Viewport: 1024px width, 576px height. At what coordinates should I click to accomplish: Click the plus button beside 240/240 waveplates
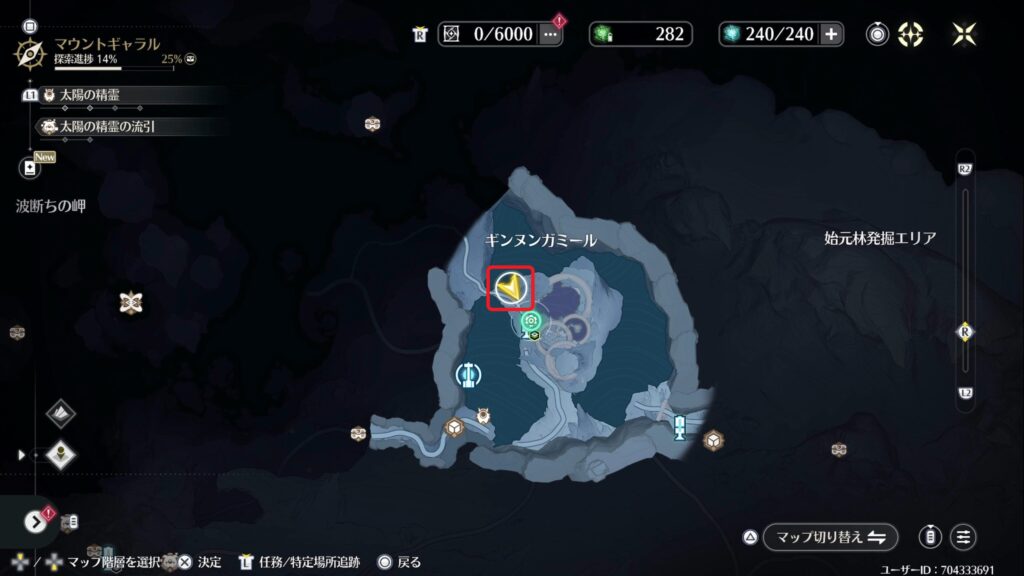point(831,34)
